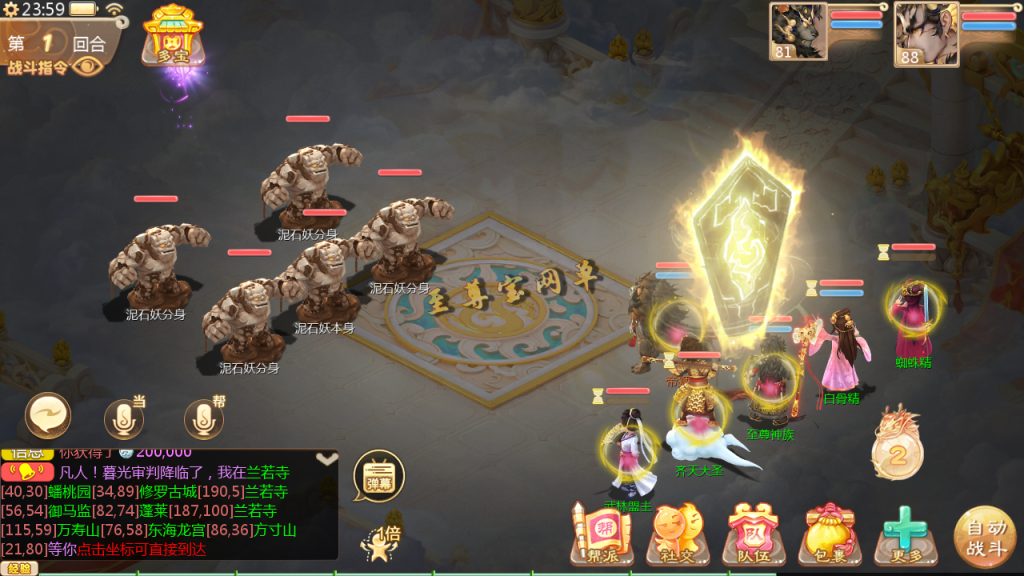Activate the 当 voice microphone button
This screenshot has width=1024, height=576.
124,419
